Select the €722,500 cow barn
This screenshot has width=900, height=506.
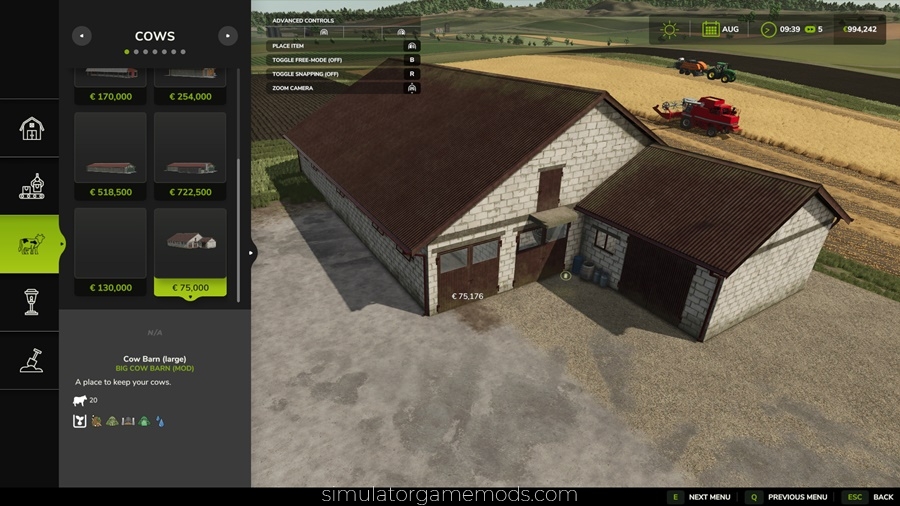pos(190,156)
